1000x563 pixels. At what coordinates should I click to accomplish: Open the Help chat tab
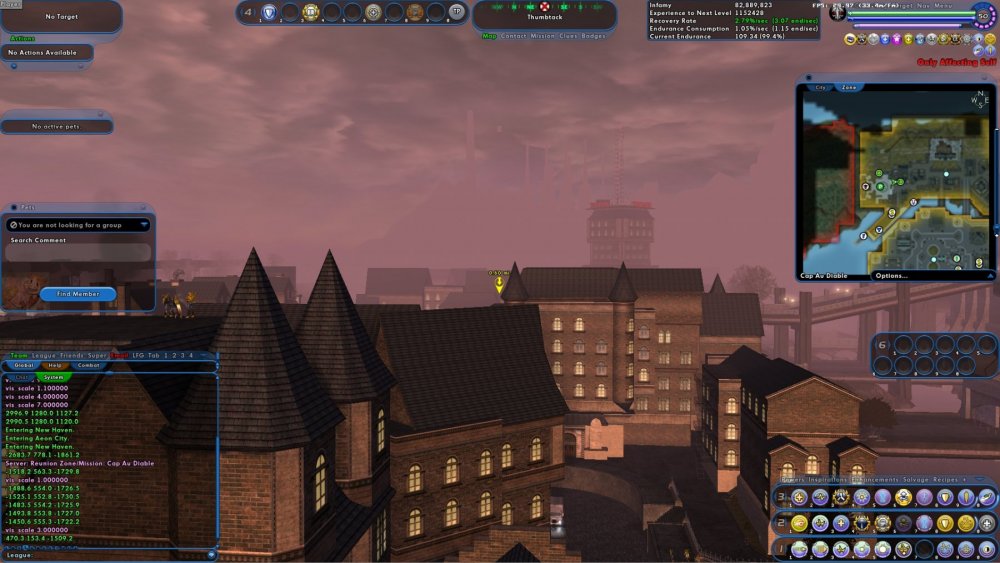point(55,366)
